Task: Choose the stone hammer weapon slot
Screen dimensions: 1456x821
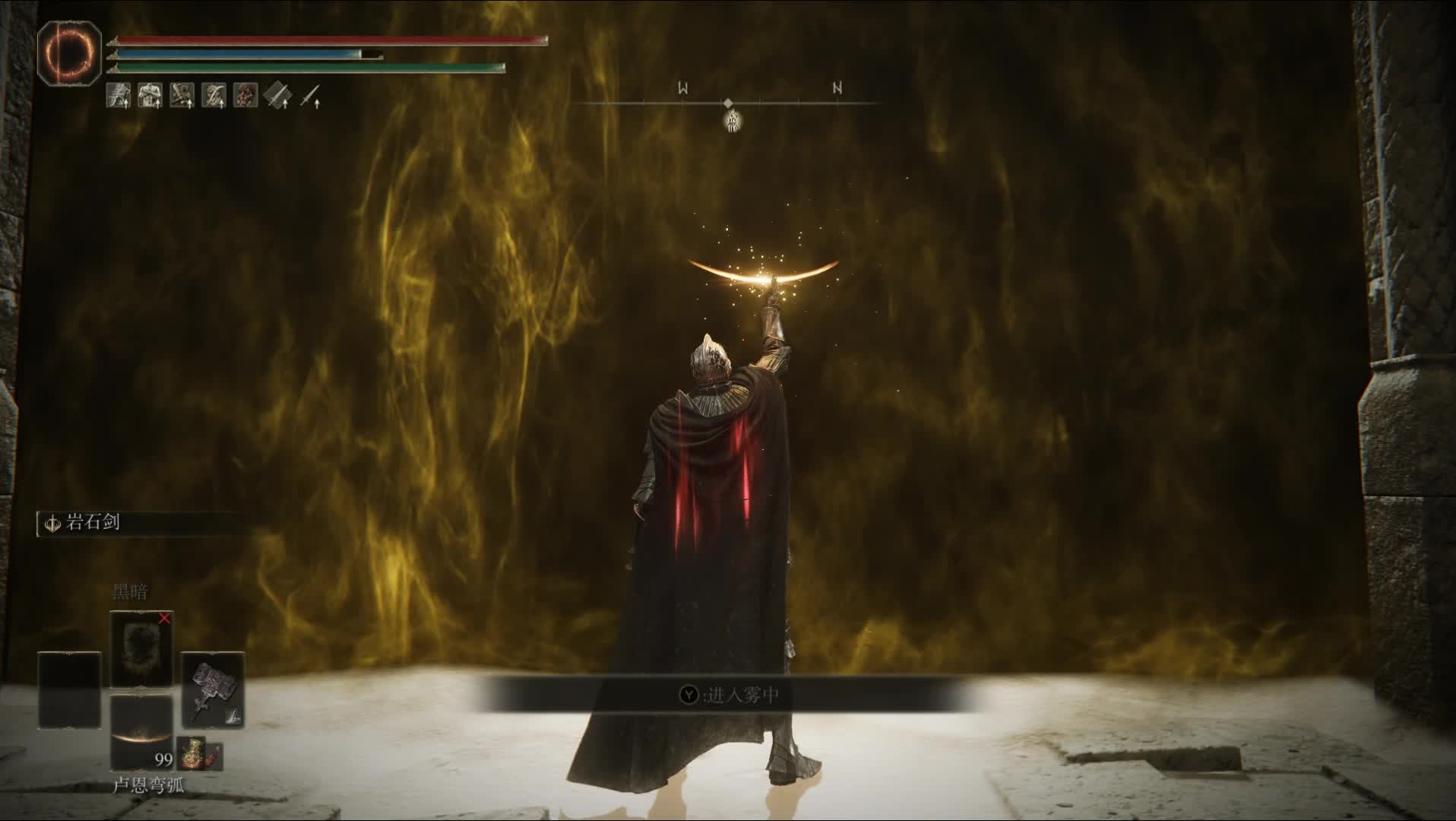Action: 212,690
